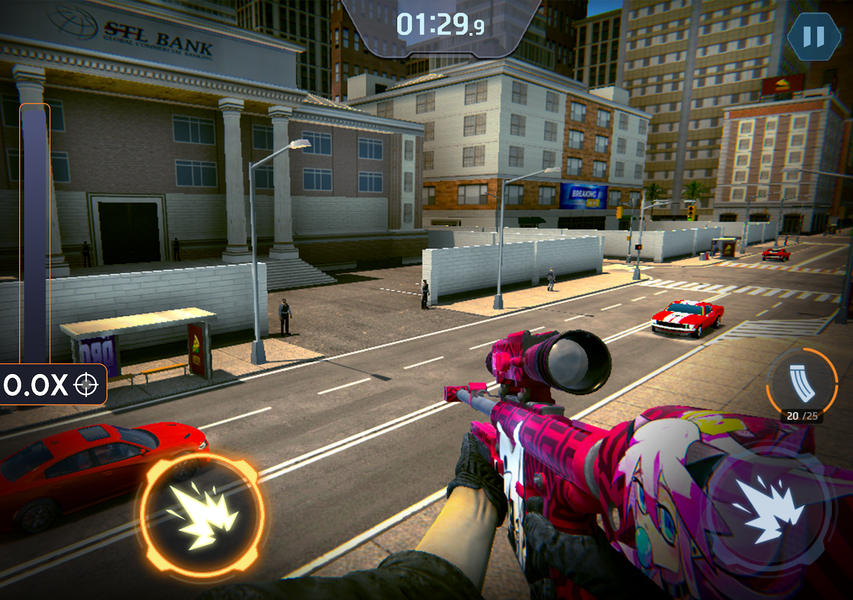Toggle the 0.0X scope zoom button

click(53, 384)
